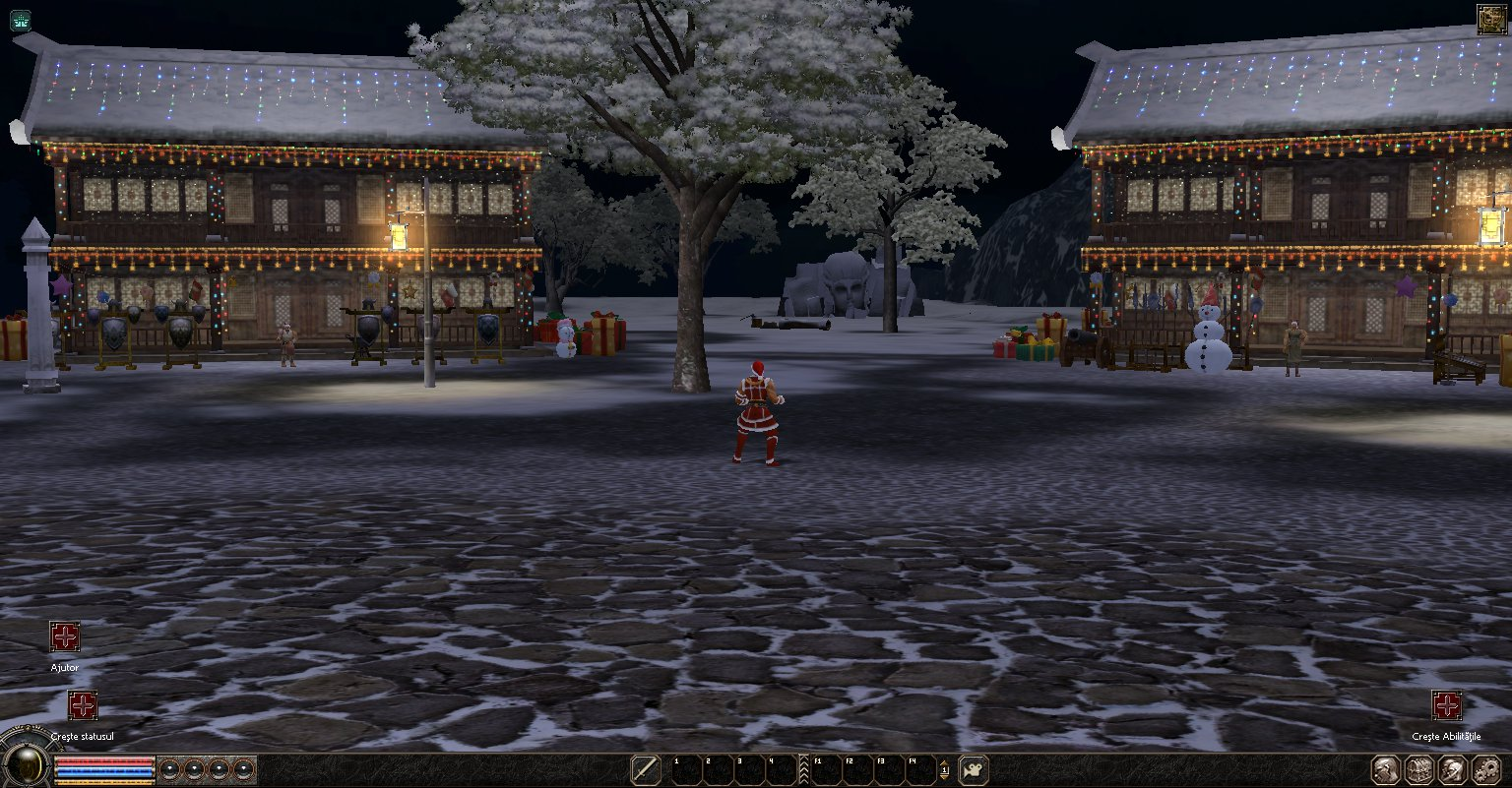Open the inventory chest icon

click(1419, 769)
